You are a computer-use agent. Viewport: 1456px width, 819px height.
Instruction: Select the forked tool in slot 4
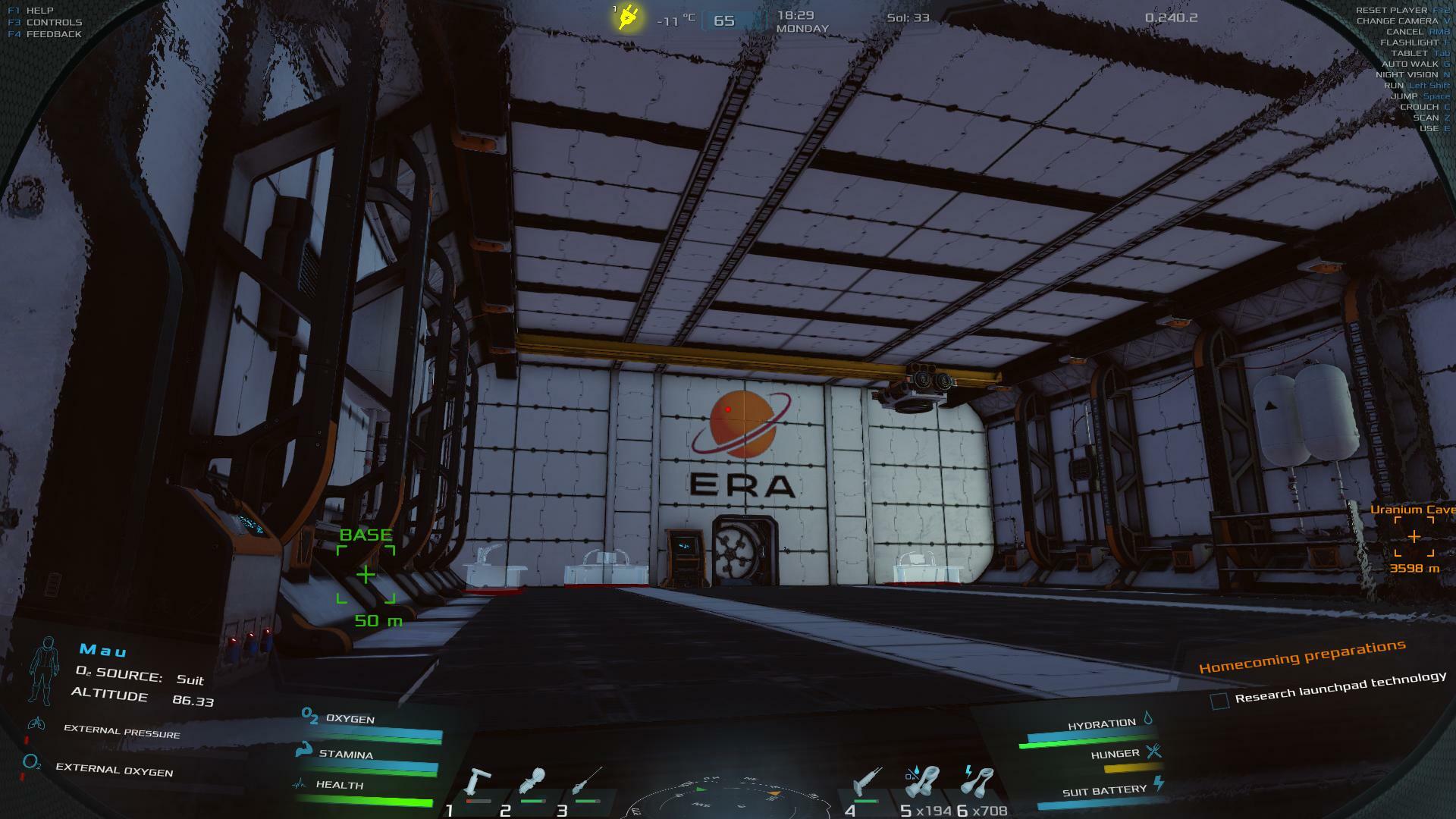(865, 783)
